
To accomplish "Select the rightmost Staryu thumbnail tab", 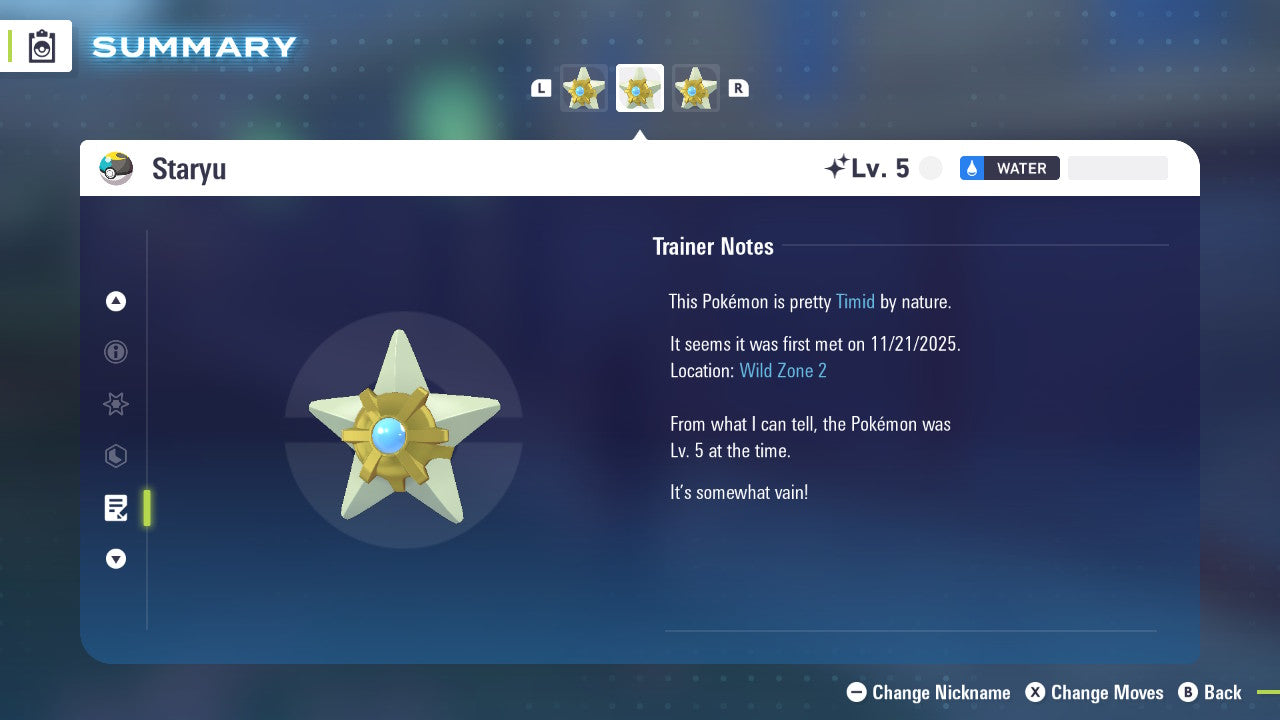I will 696,88.
